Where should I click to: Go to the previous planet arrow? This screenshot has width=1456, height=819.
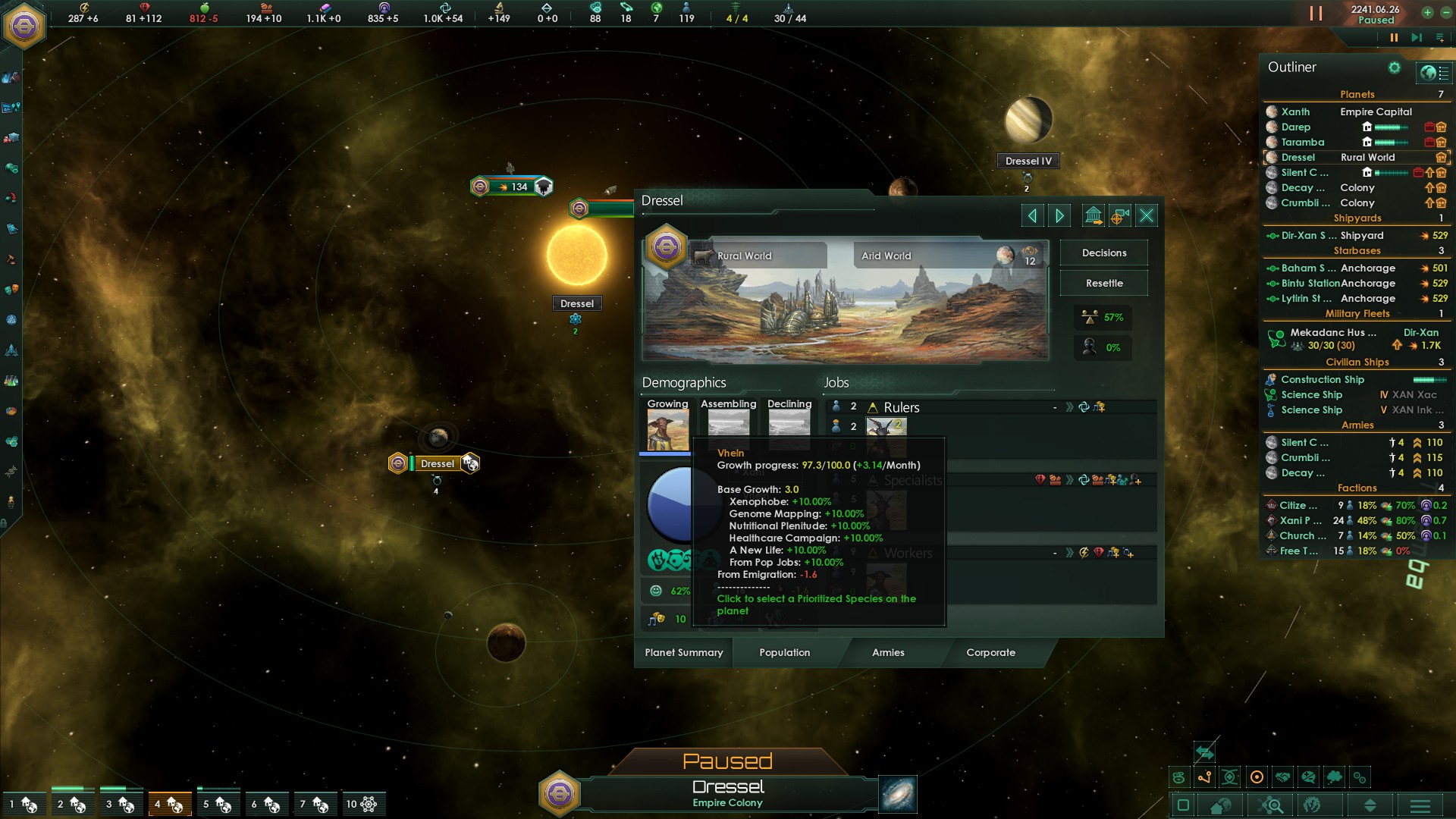click(x=1032, y=216)
